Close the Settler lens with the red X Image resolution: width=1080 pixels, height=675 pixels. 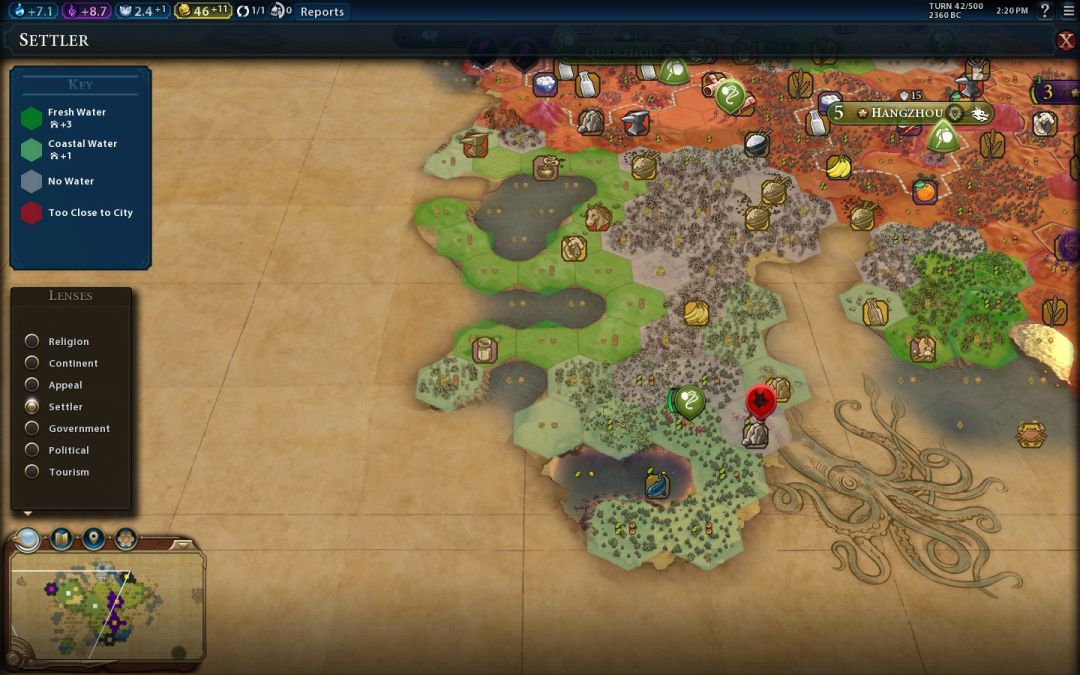pos(1066,40)
